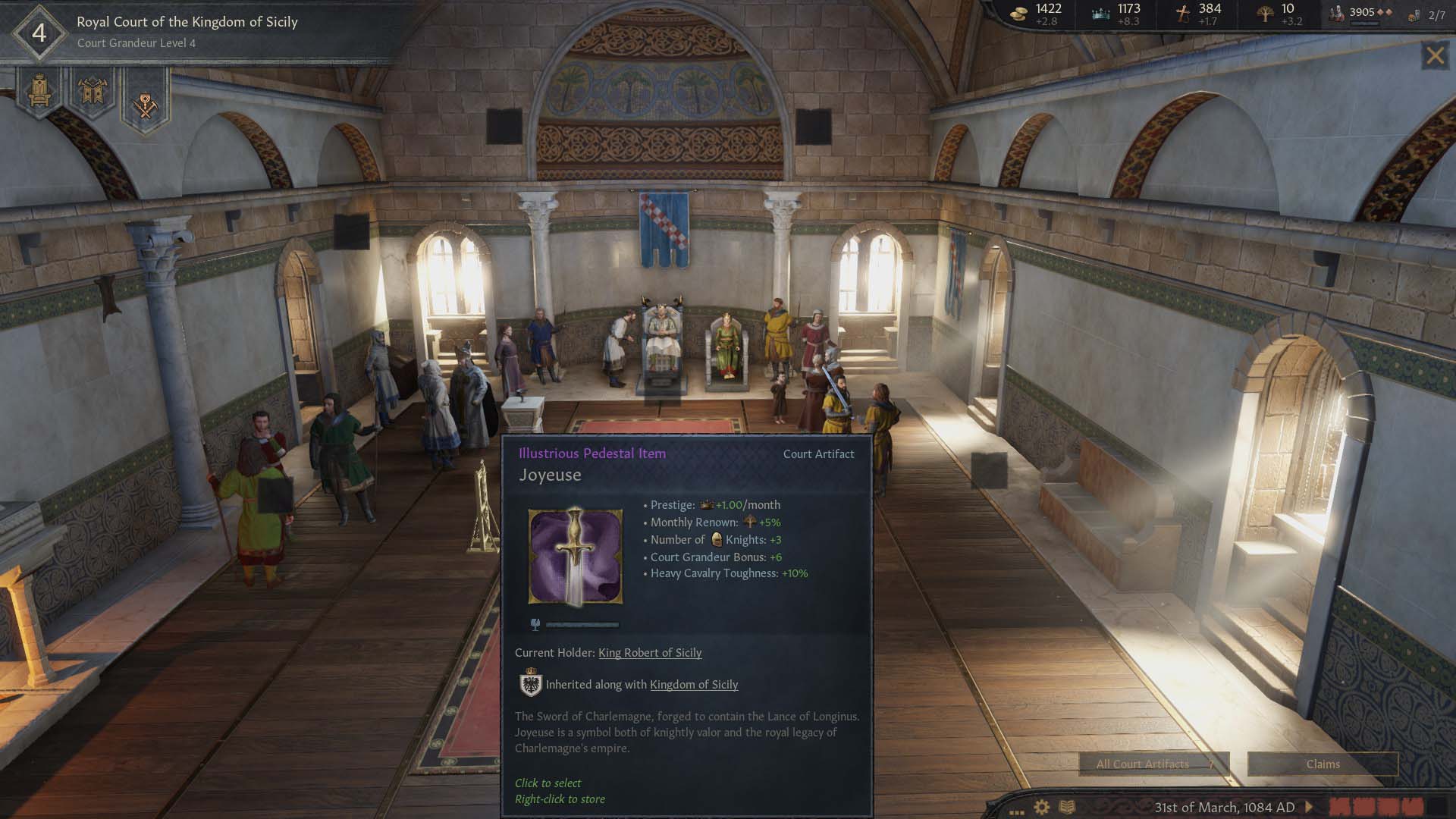1456x819 pixels.
Task: Select the Joyeuse sword artifact icon
Action: click(x=576, y=557)
